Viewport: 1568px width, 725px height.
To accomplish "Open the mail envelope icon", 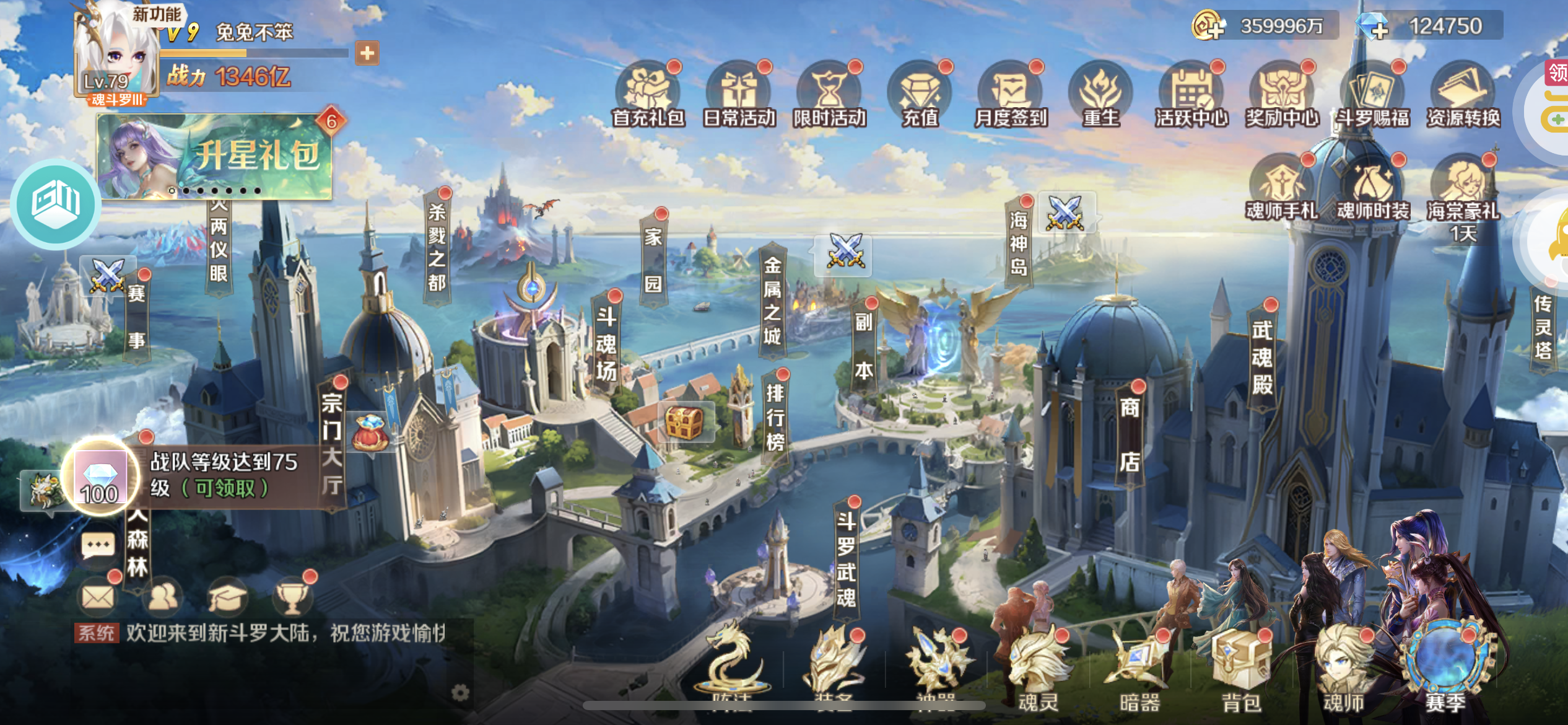I will [x=98, y=597].
